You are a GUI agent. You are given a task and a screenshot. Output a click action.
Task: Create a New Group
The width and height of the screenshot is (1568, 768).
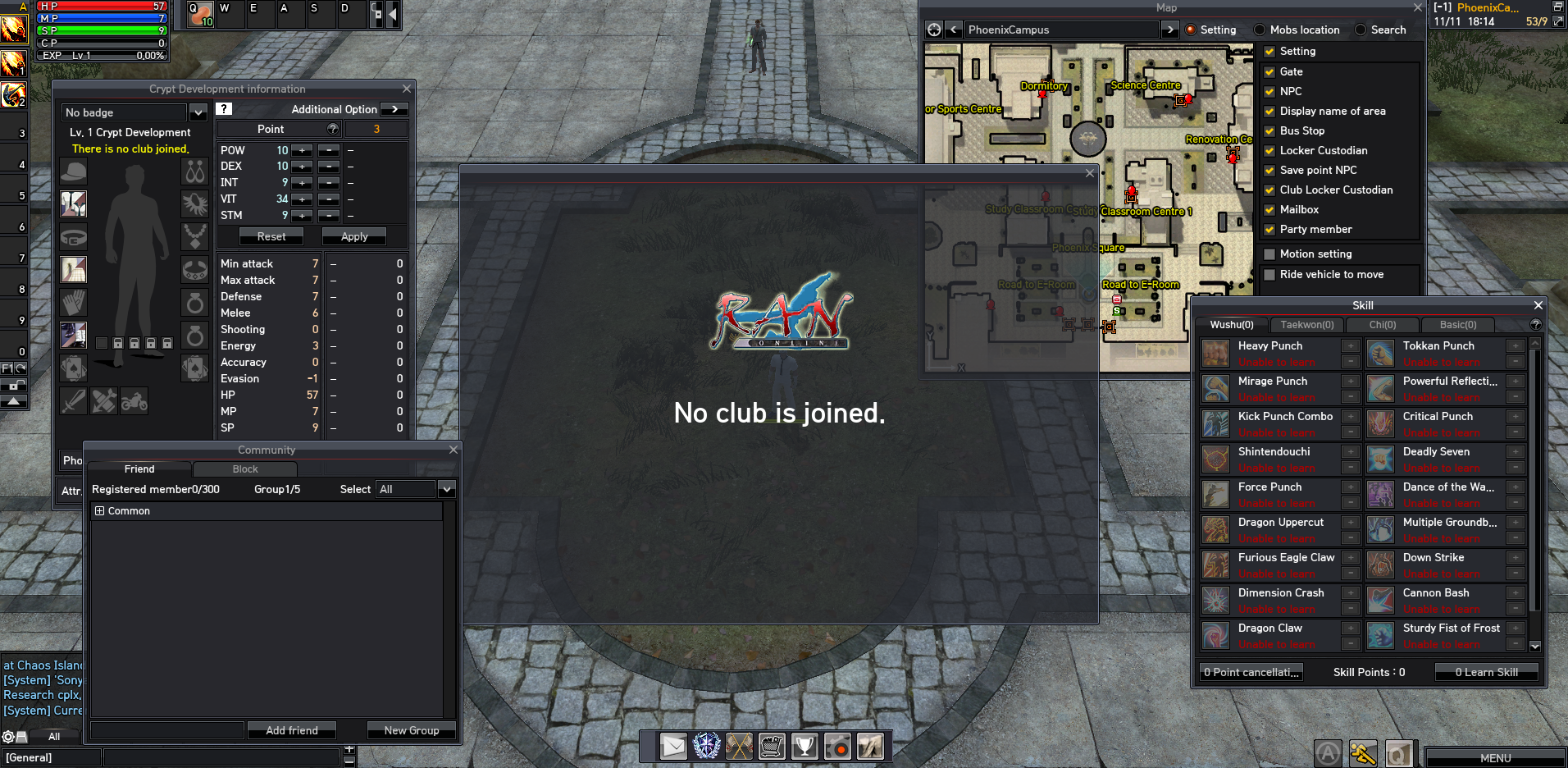(412, 730)
